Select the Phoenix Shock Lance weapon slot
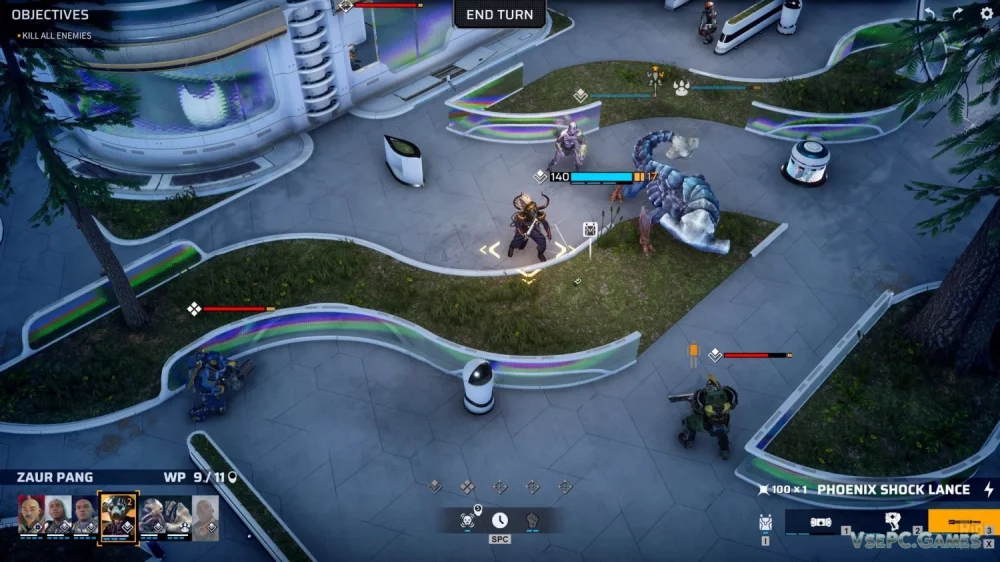The image size is (1000, 562). pyautogui.click(x=962, y=522)
